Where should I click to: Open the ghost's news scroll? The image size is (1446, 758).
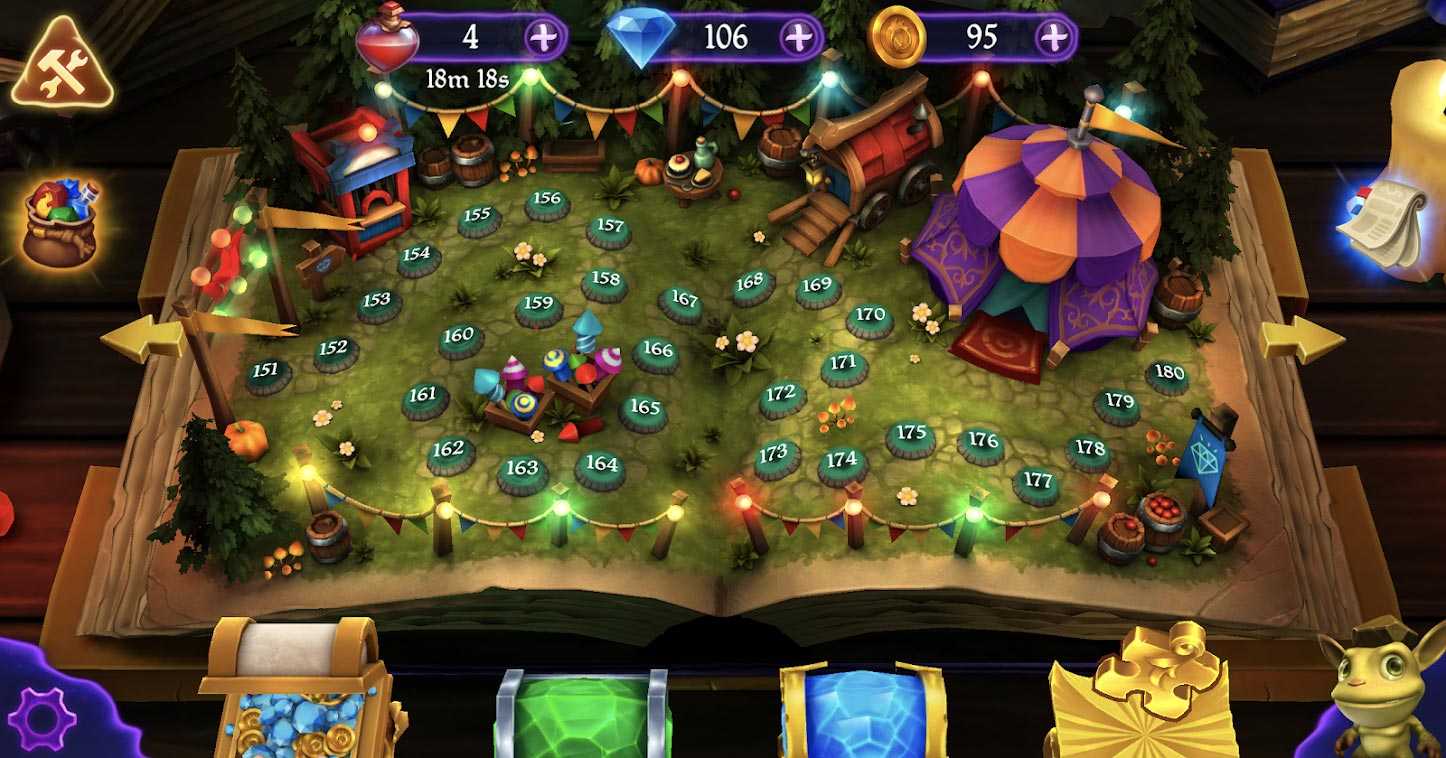1397,222
